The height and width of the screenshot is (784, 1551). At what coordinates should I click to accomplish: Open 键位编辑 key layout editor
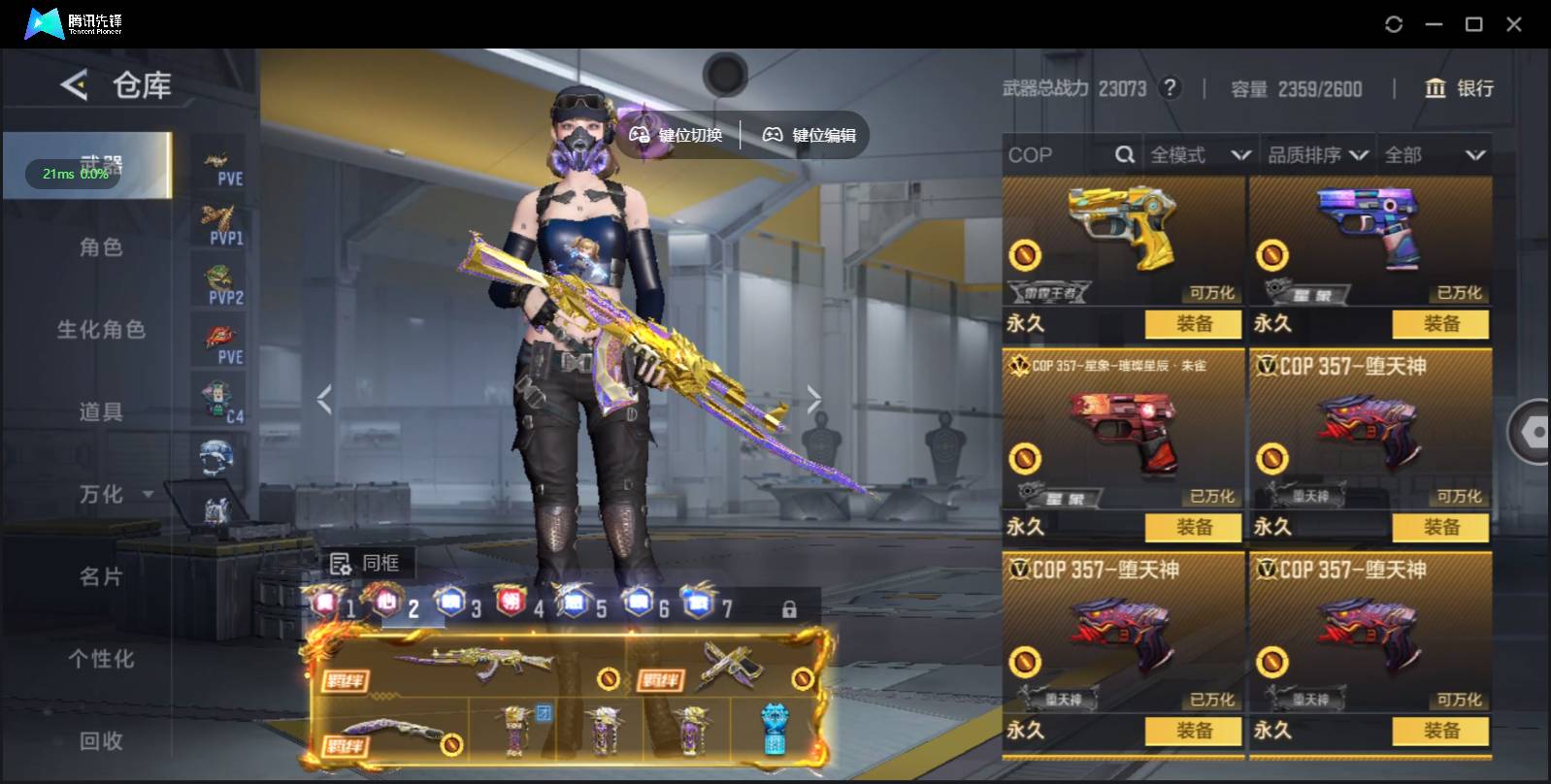[809, 135]
